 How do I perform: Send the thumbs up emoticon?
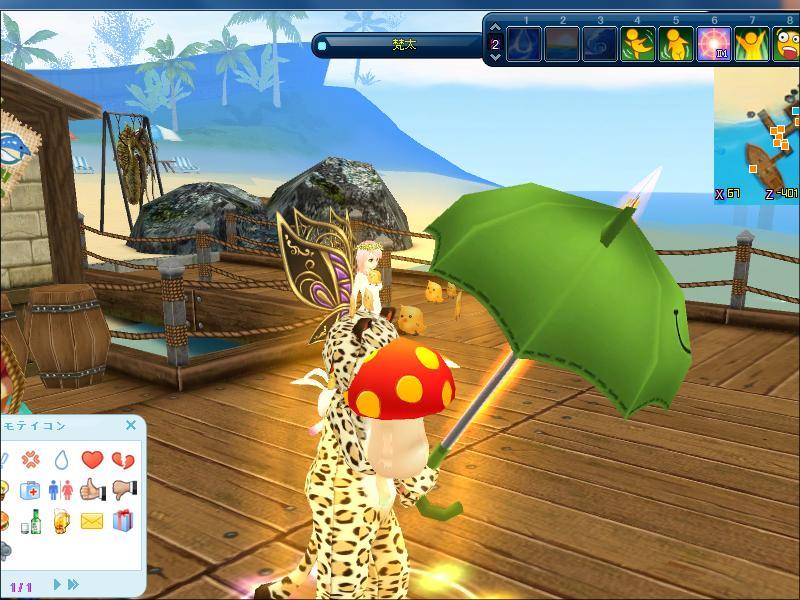pyautogui.click(x=92, y=490)
